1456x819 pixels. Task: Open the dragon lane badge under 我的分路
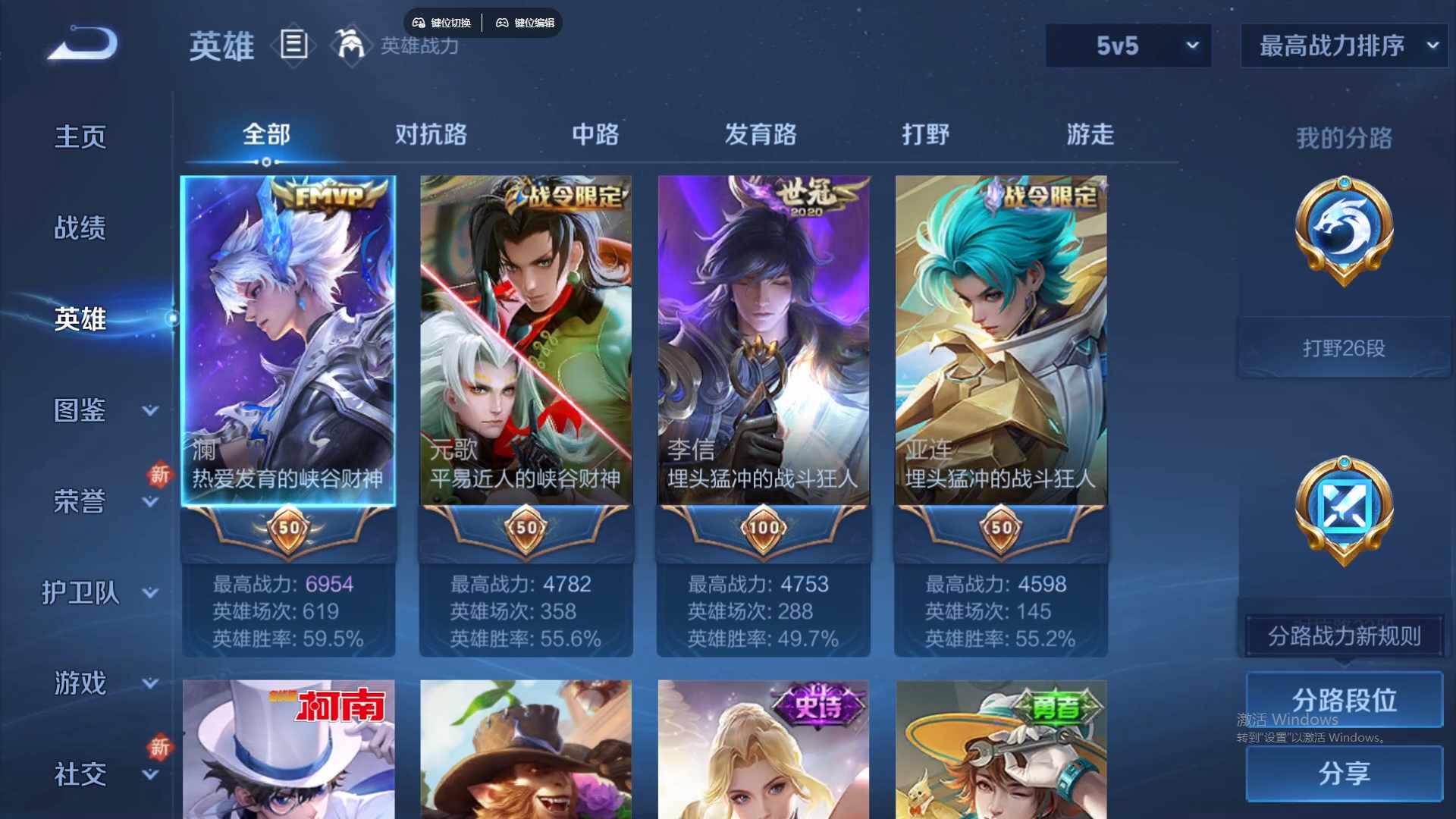pos(1344,227)
